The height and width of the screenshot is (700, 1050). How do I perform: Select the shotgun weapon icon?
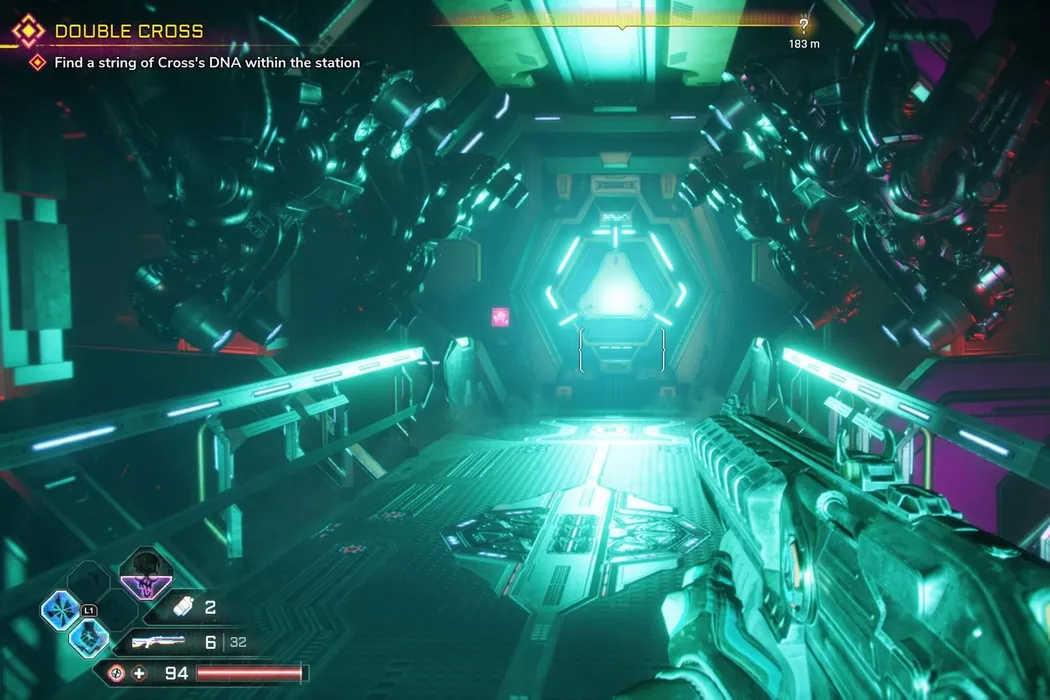point(158,642)
